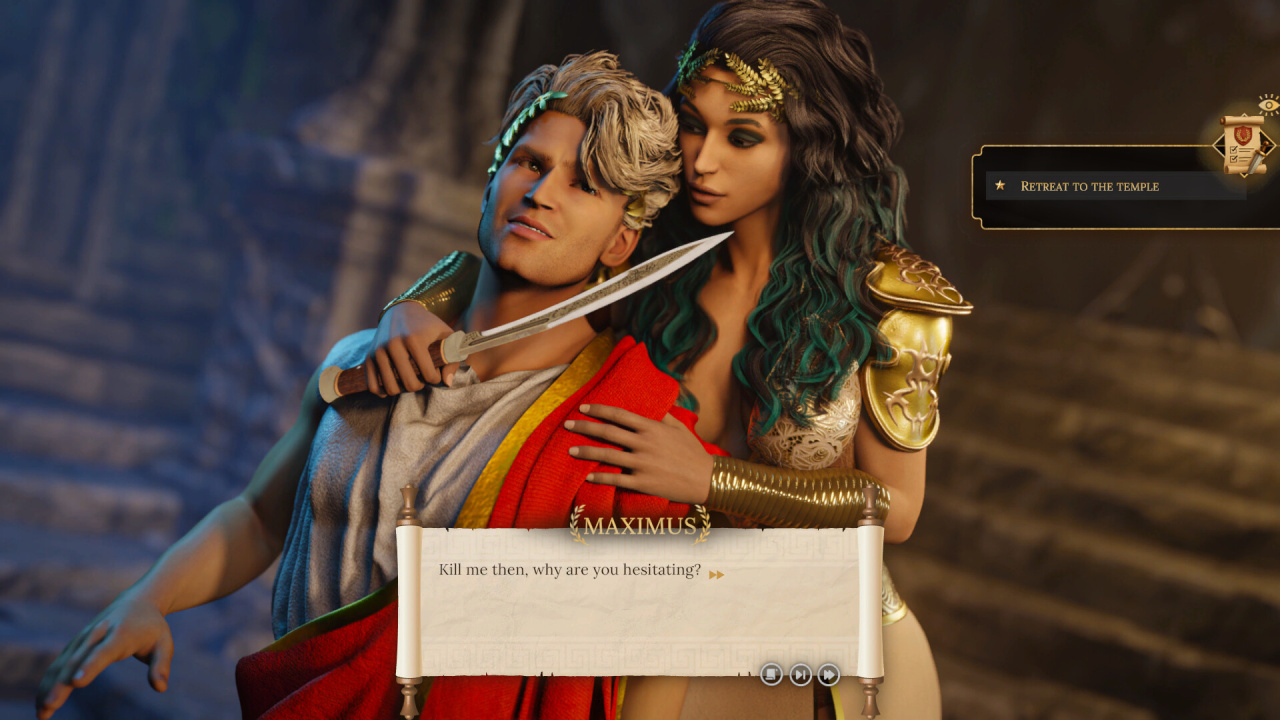Viewport: 1280px width, 720px height.
Task: Open the dialogue history scroll button
Action: (771, 675)
